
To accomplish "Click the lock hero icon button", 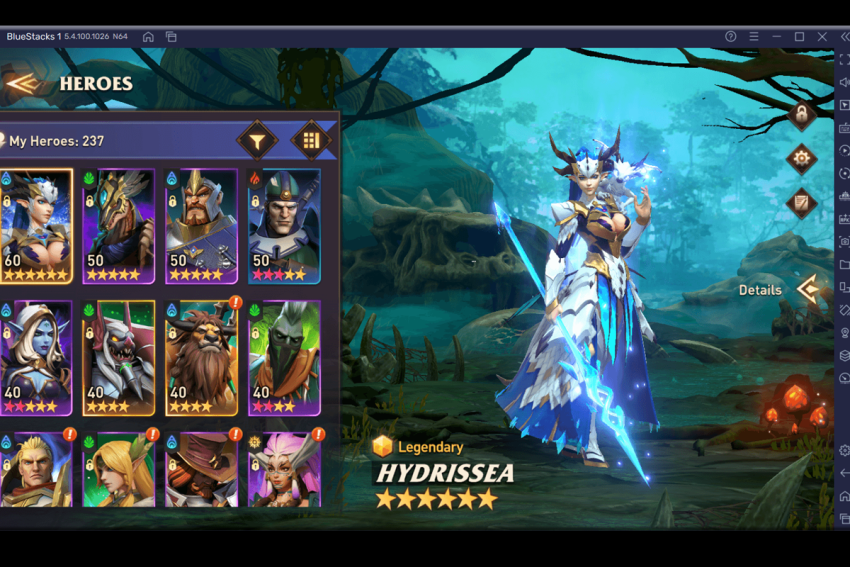I will [801, 114].
